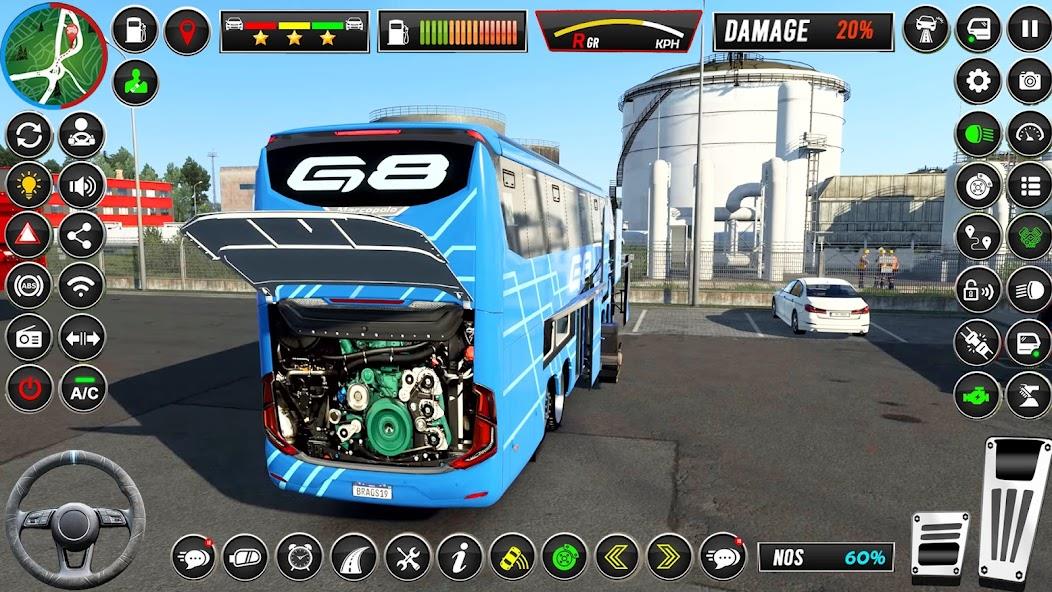
Task: Toggle the yellow light bulb button
Action: click(x=29, y=185)
